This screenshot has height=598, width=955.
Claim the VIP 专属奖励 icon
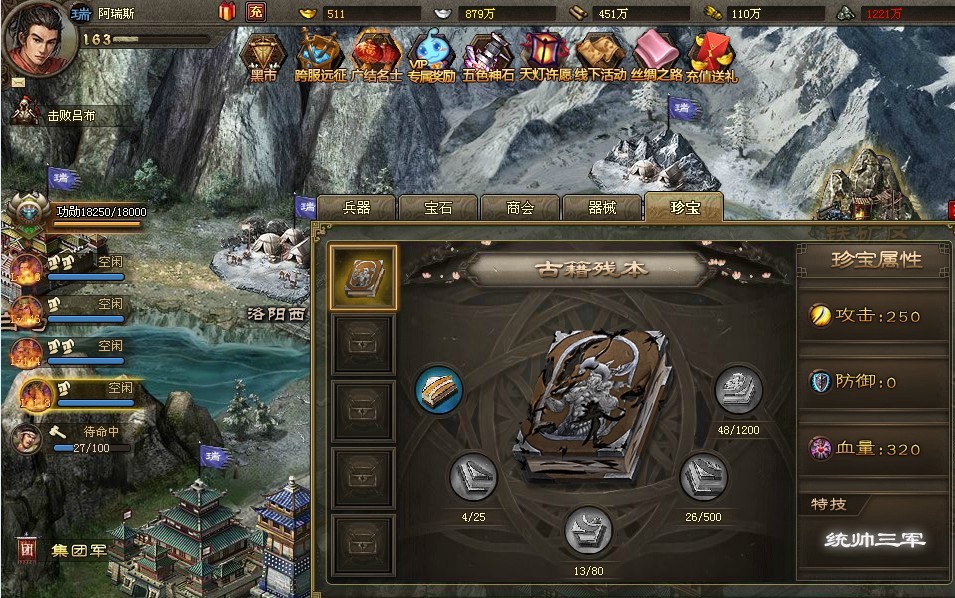click(432, 53)
